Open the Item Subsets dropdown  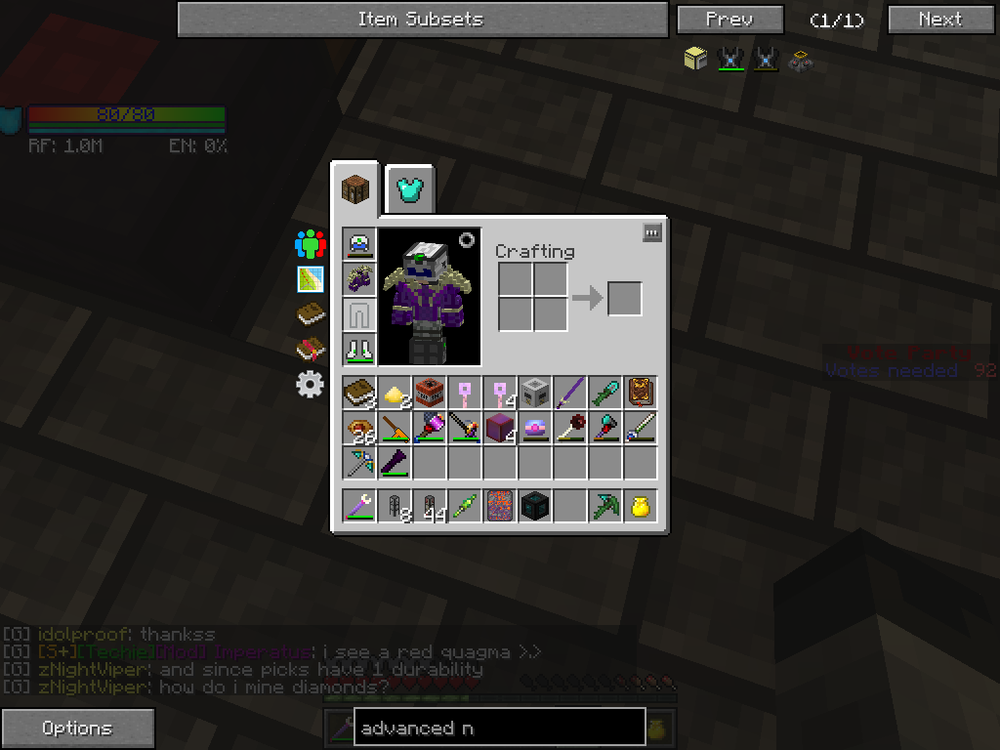pyautogui.click(x=422, y=19)
